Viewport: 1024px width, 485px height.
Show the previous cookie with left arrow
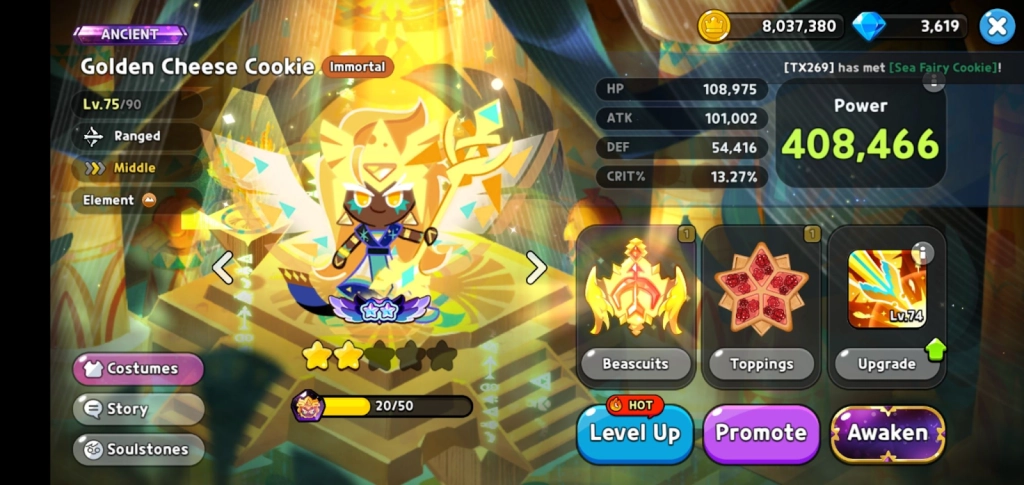[x=222, y=267]
